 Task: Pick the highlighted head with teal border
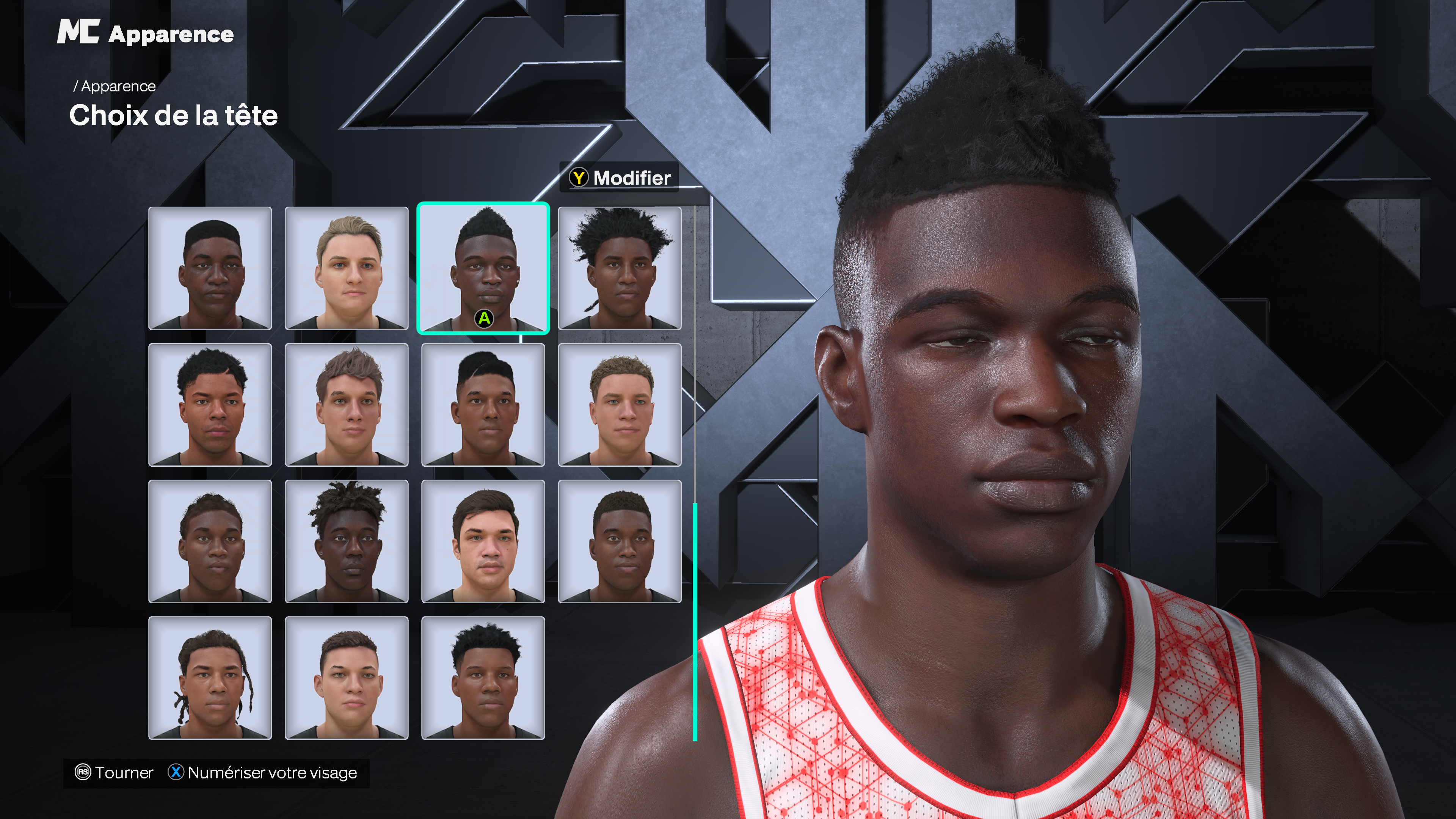point(483,268)
